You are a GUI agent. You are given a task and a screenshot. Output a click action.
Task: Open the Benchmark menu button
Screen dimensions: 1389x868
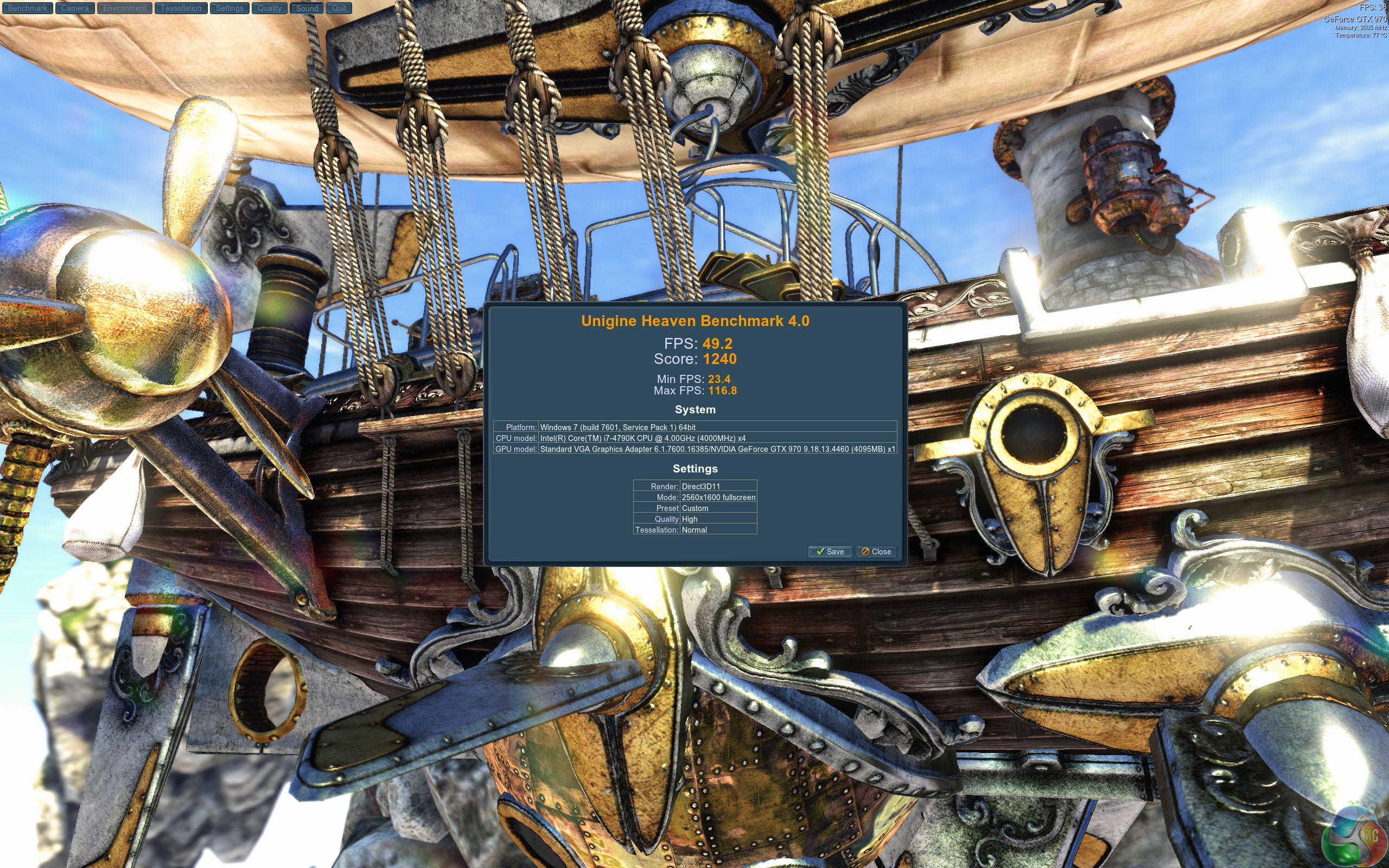pos(27,8)
